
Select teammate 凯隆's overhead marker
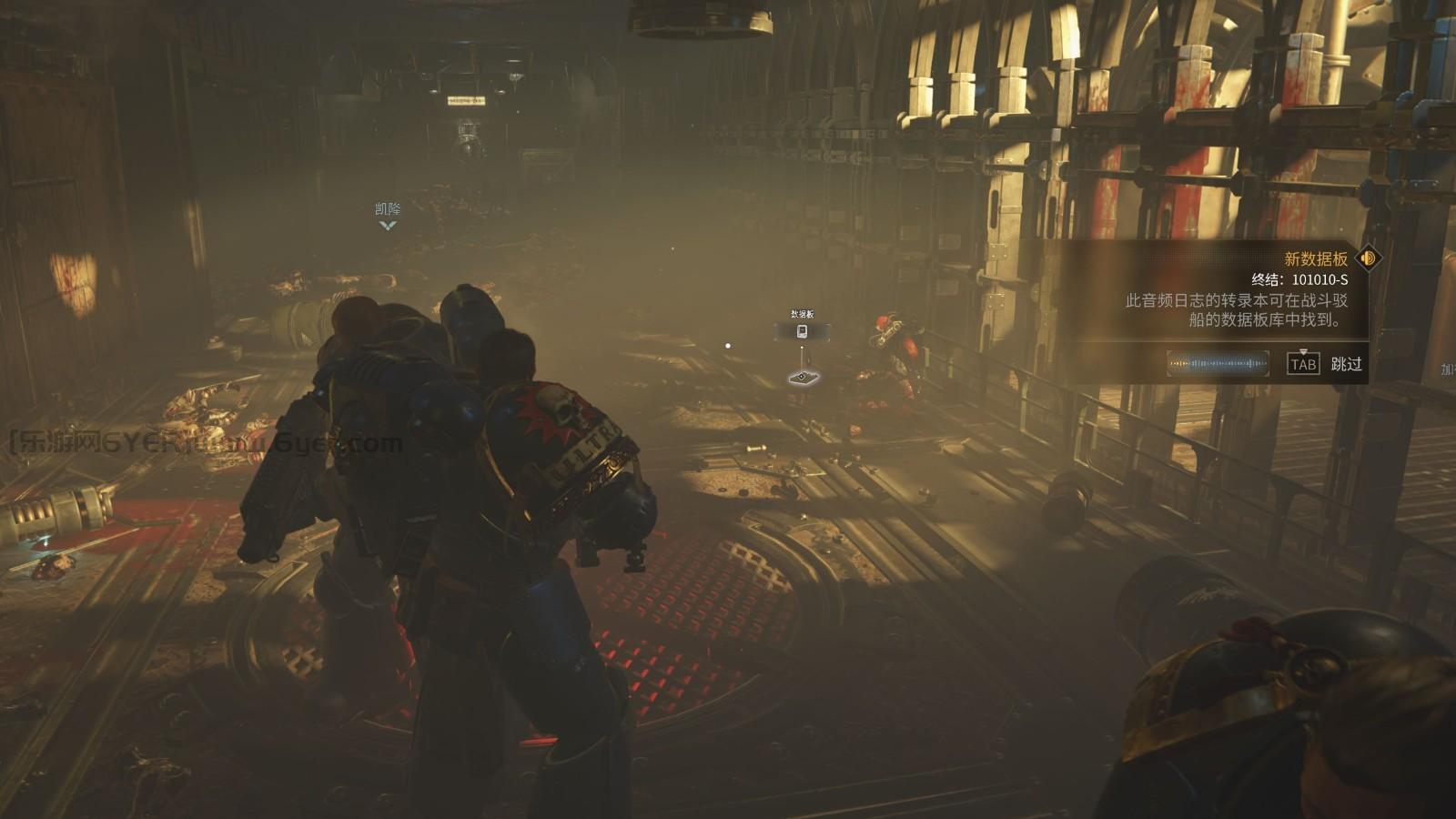pos(389,208)
